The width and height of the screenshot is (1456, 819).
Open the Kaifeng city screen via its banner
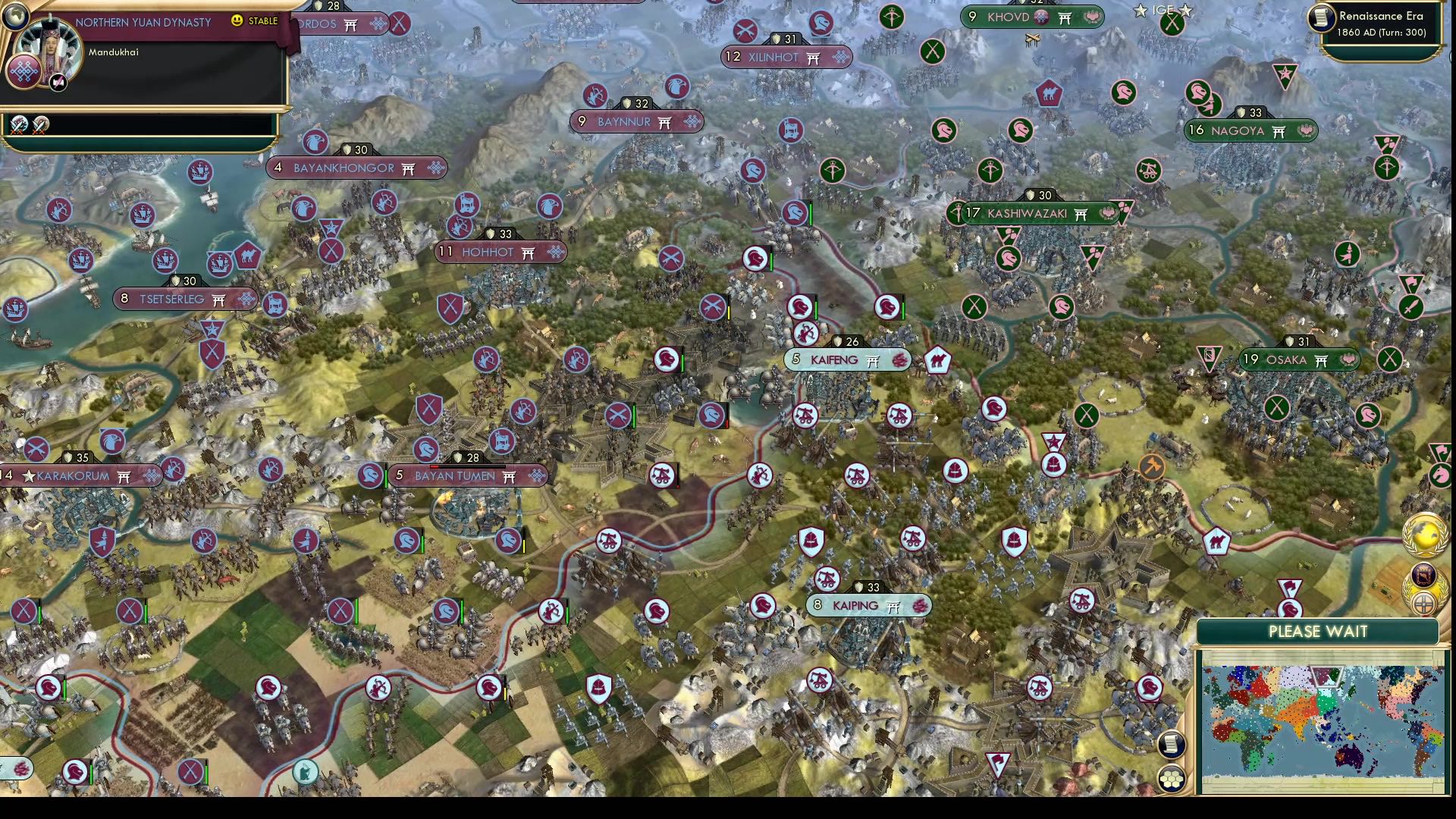(844, 360)
